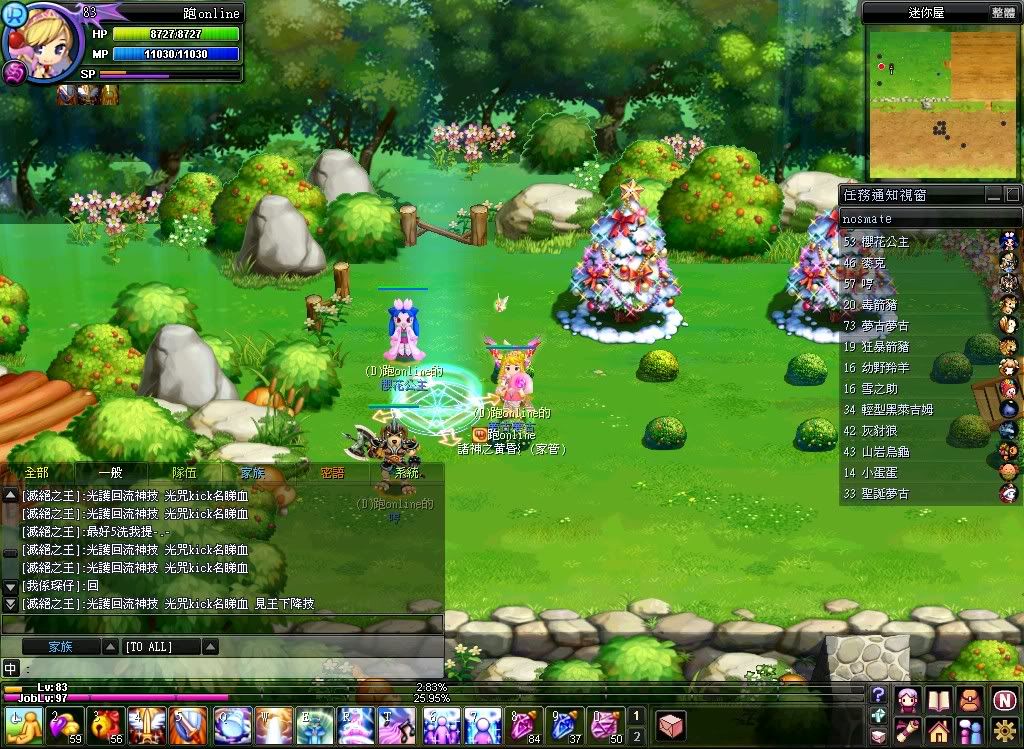
Task: Click the 整體 button above the minimap
Action: [1002, 13]
